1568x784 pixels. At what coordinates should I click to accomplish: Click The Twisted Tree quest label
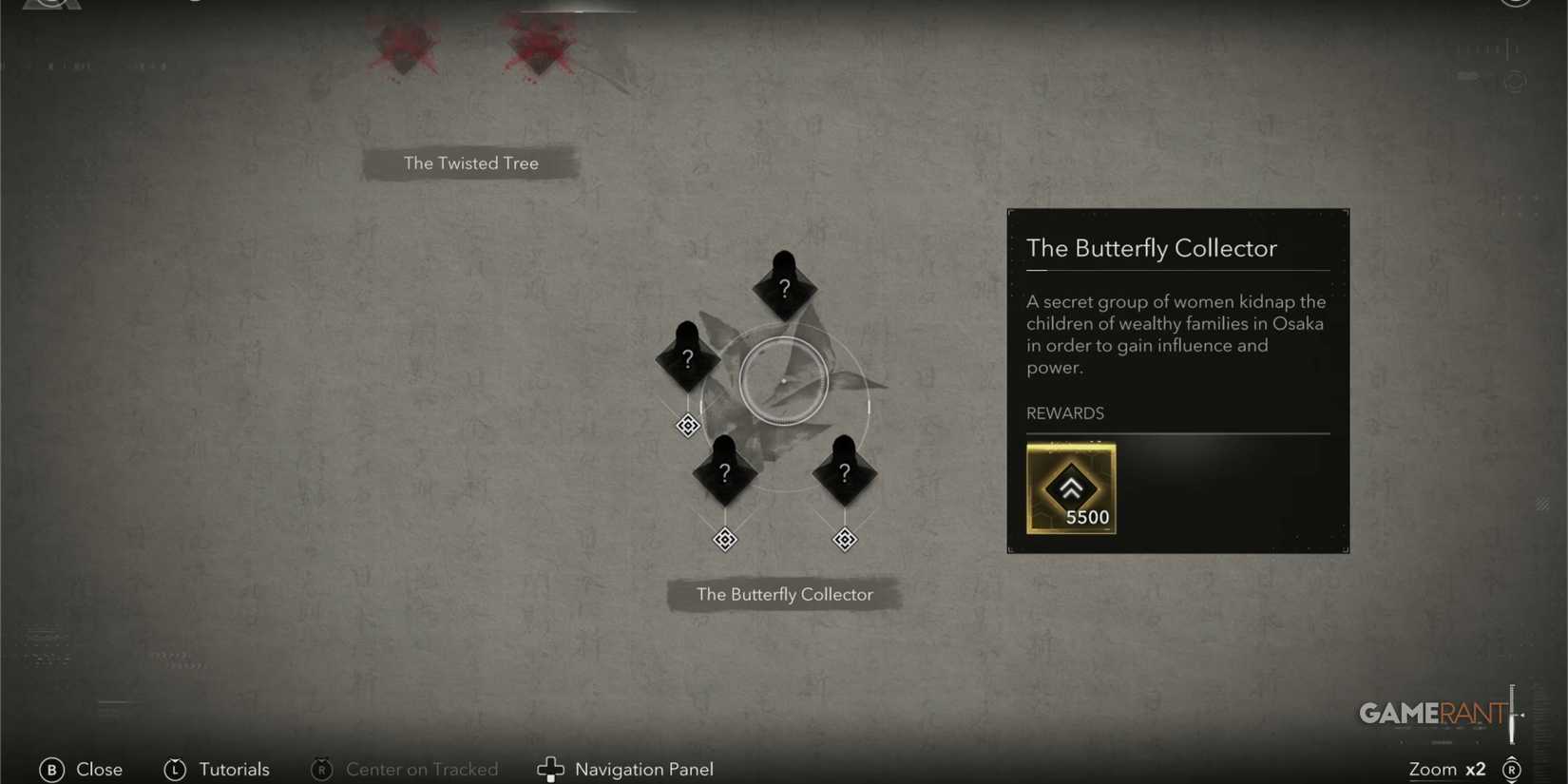point(470,163)
